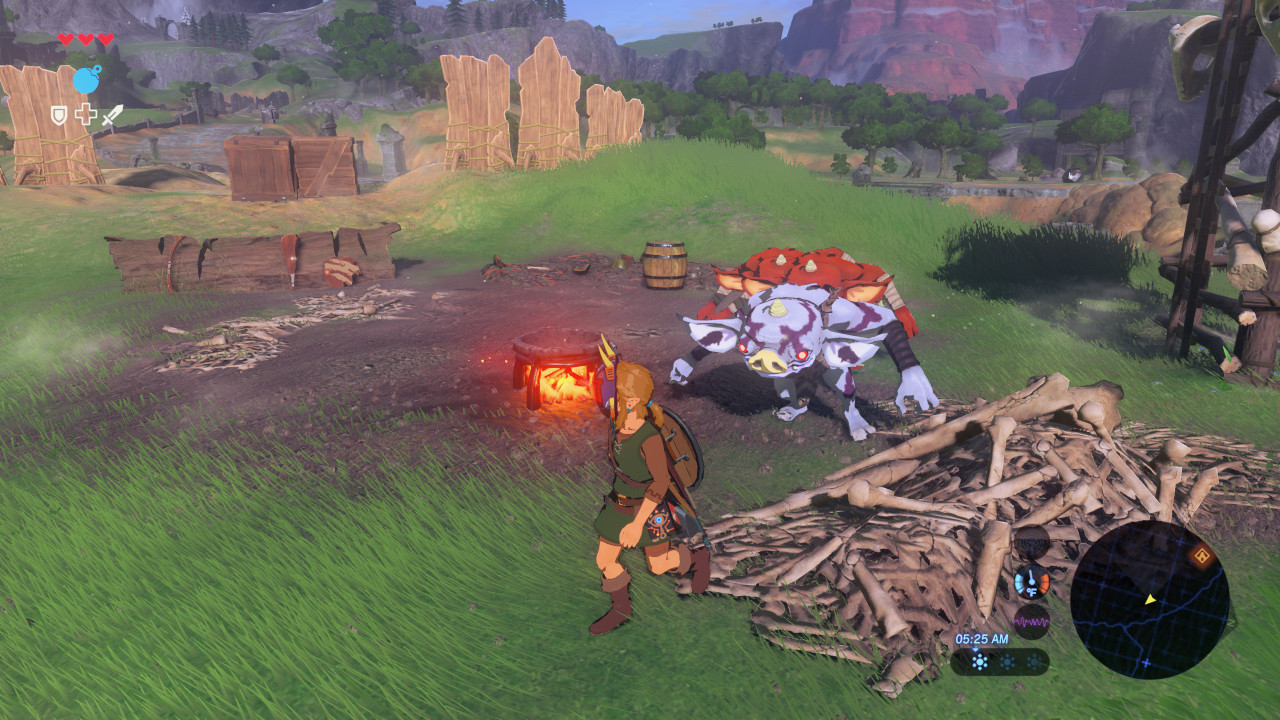
Task: Click the first sunny weather forecast icon
Action: click(x=980, y=661)
